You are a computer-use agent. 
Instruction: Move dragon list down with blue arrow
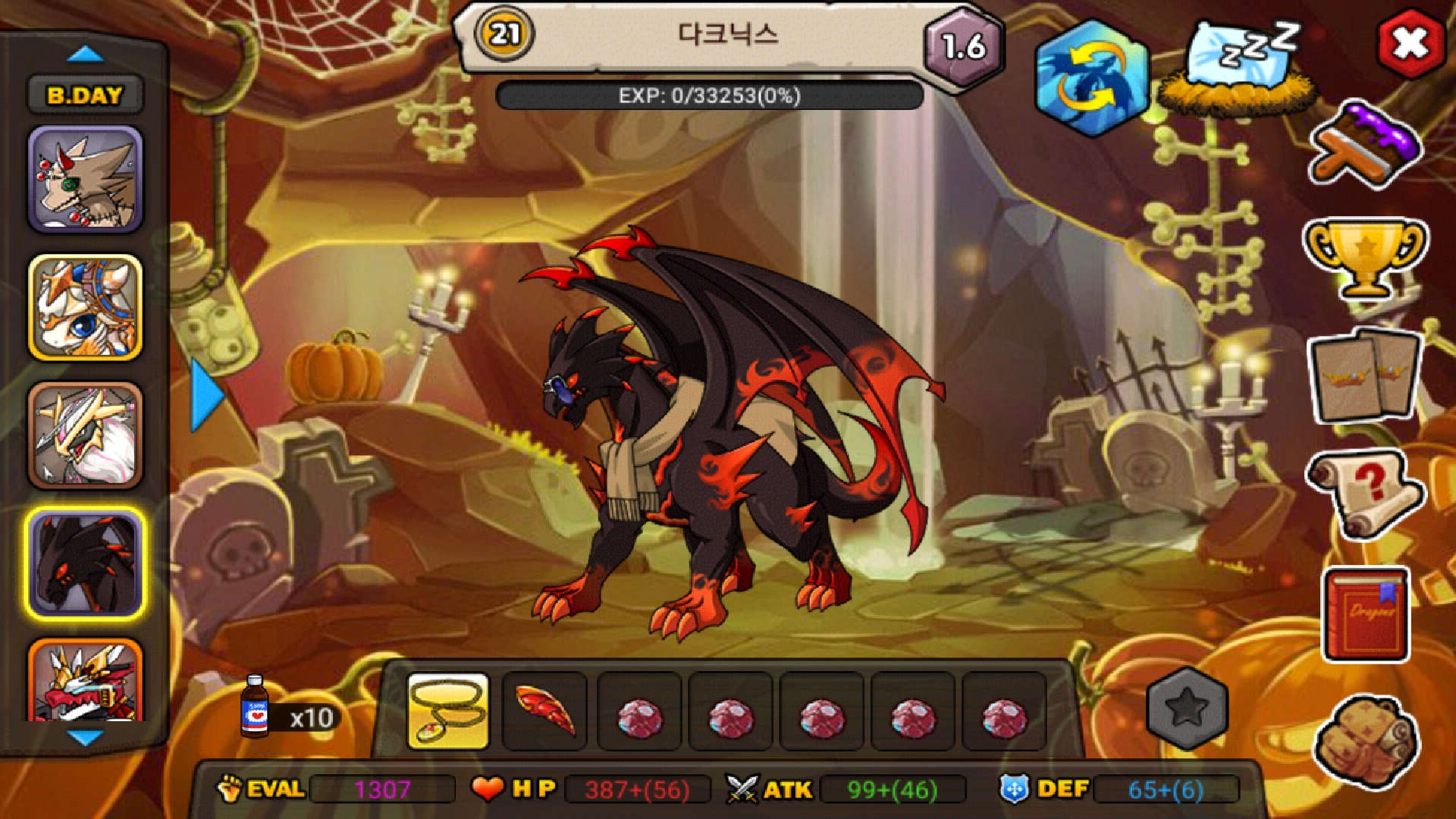tap(85, 737)
